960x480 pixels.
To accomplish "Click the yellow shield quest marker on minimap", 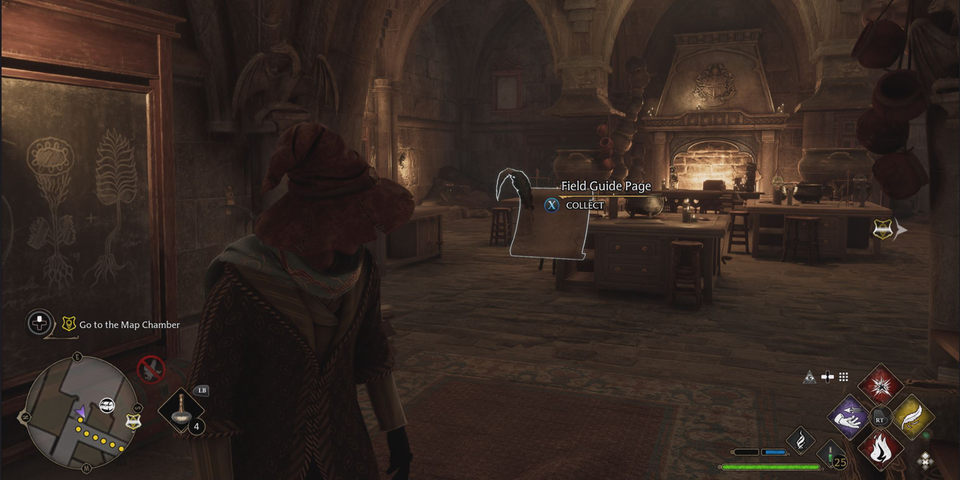I will 134,421.
